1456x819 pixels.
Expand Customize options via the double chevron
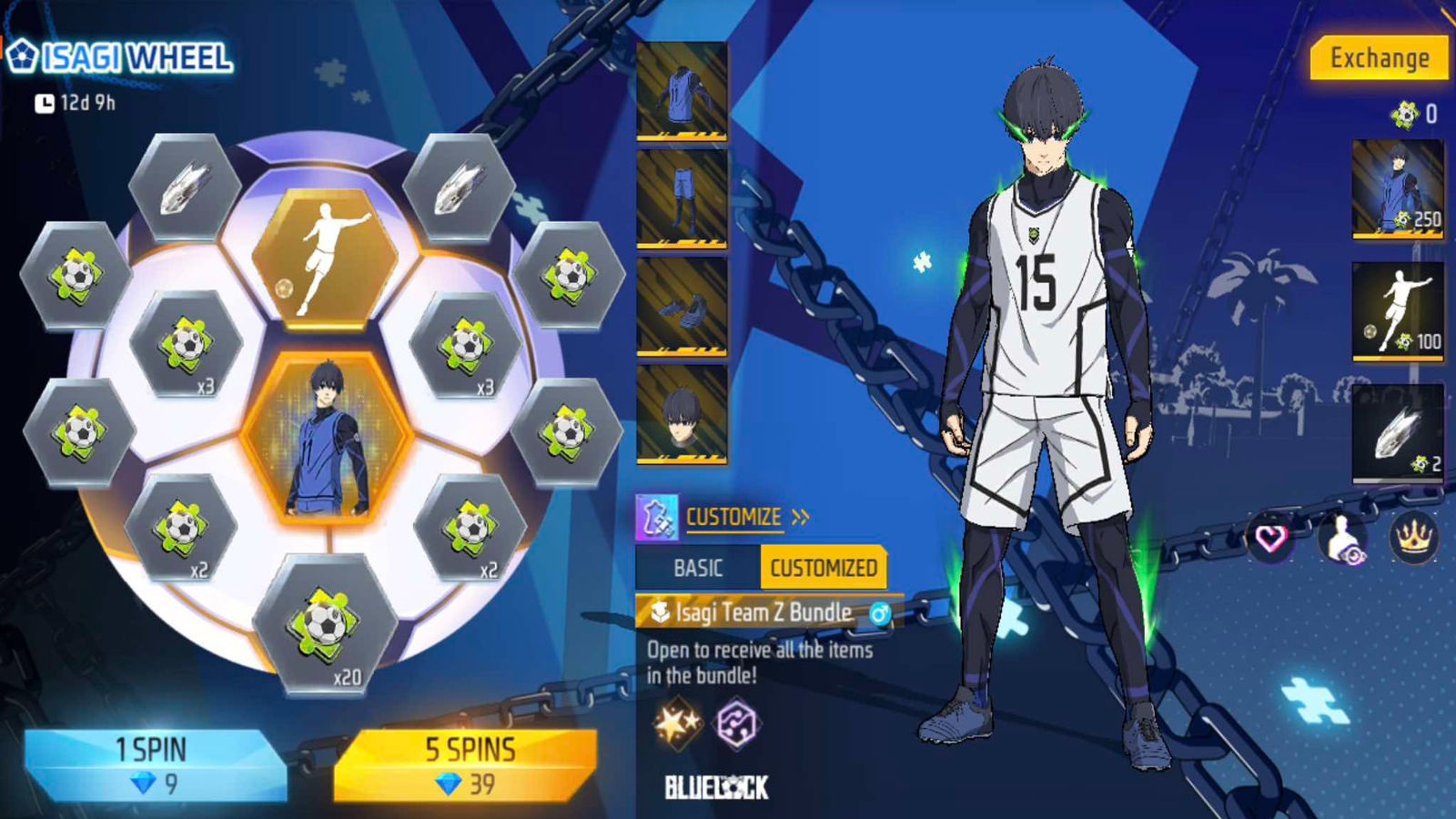[x=800, y=516]
